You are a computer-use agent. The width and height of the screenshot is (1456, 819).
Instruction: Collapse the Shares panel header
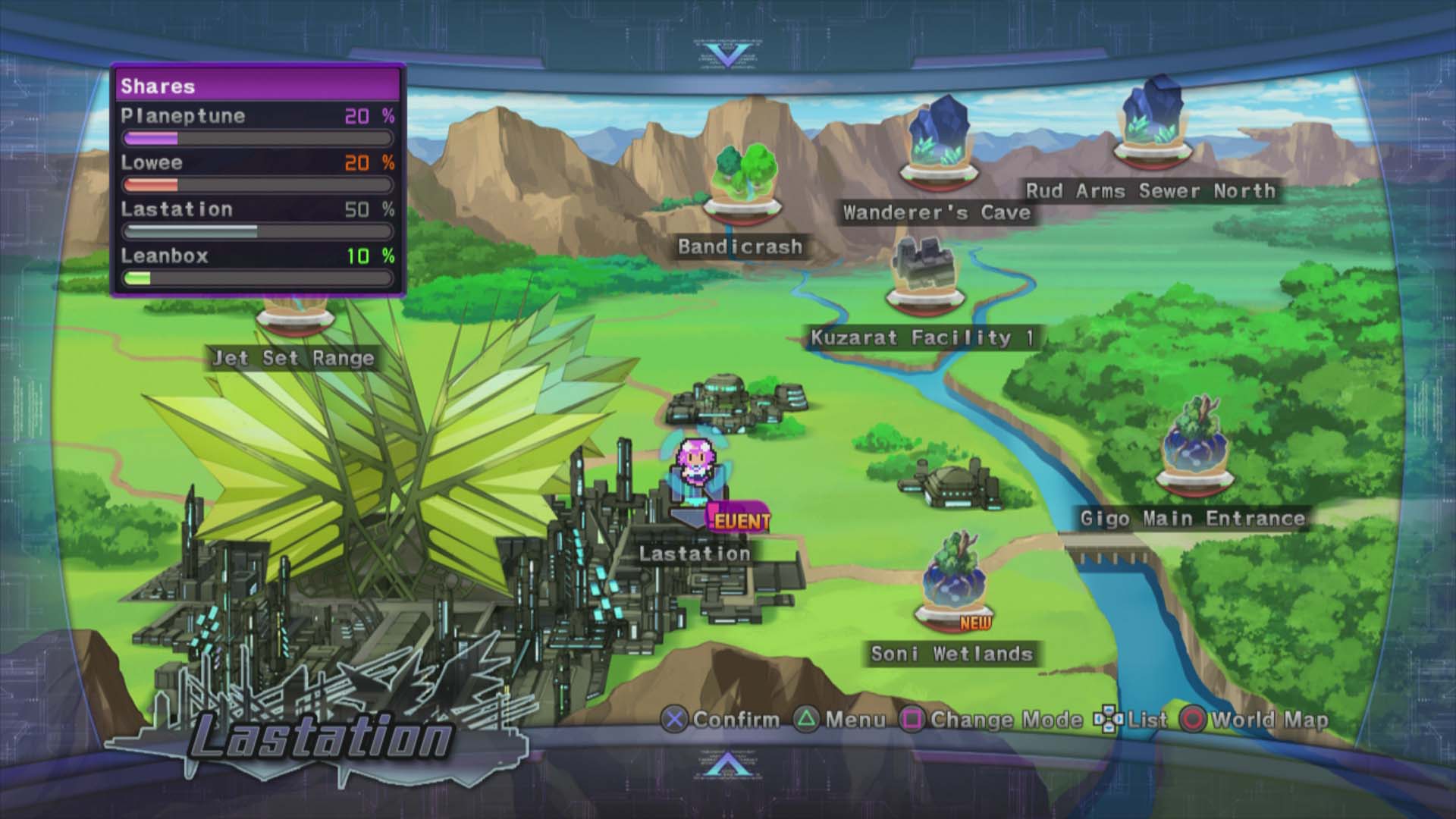(x=258, y=86)
